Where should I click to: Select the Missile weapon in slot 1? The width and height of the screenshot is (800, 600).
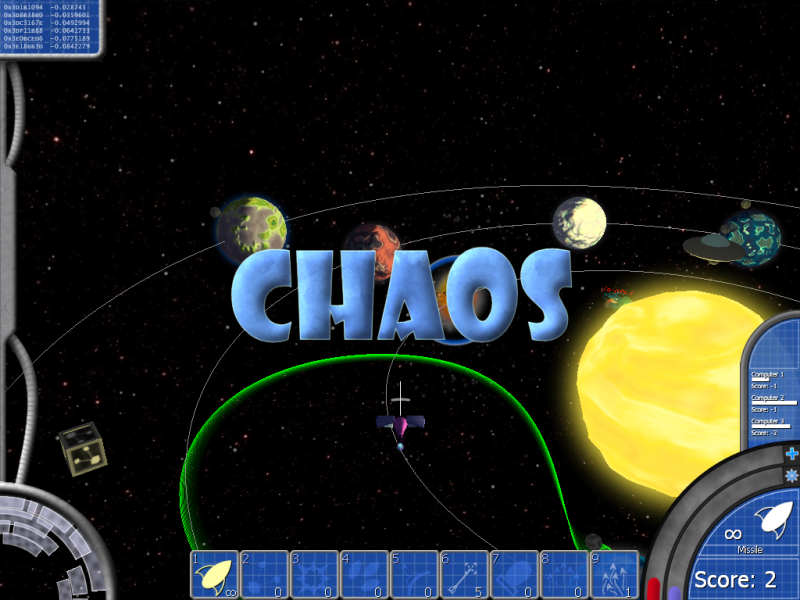tap(214, 574)
